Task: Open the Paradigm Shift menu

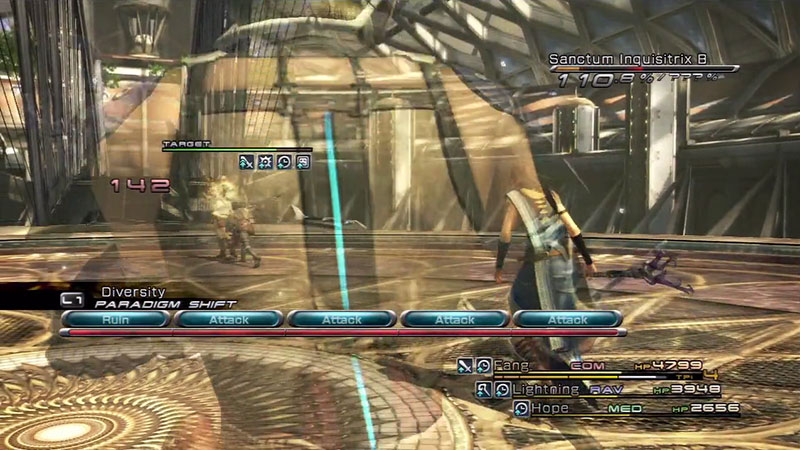Action: 160,304
